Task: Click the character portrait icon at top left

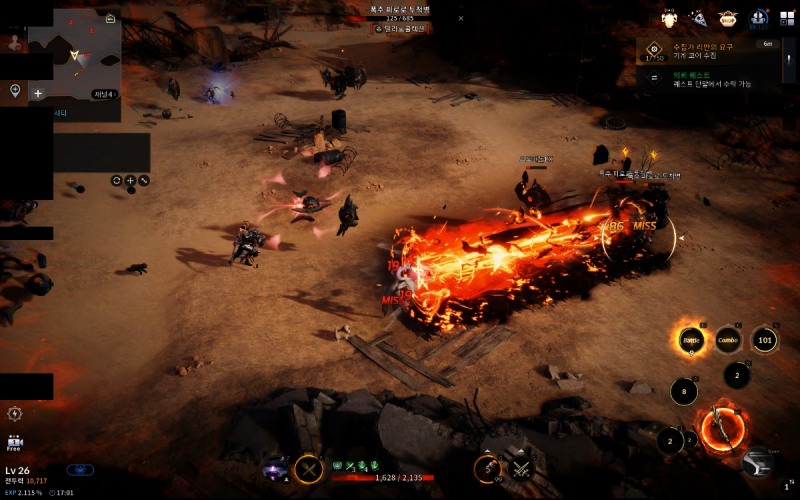Action: pyautogui.click(x=14, y=42)
